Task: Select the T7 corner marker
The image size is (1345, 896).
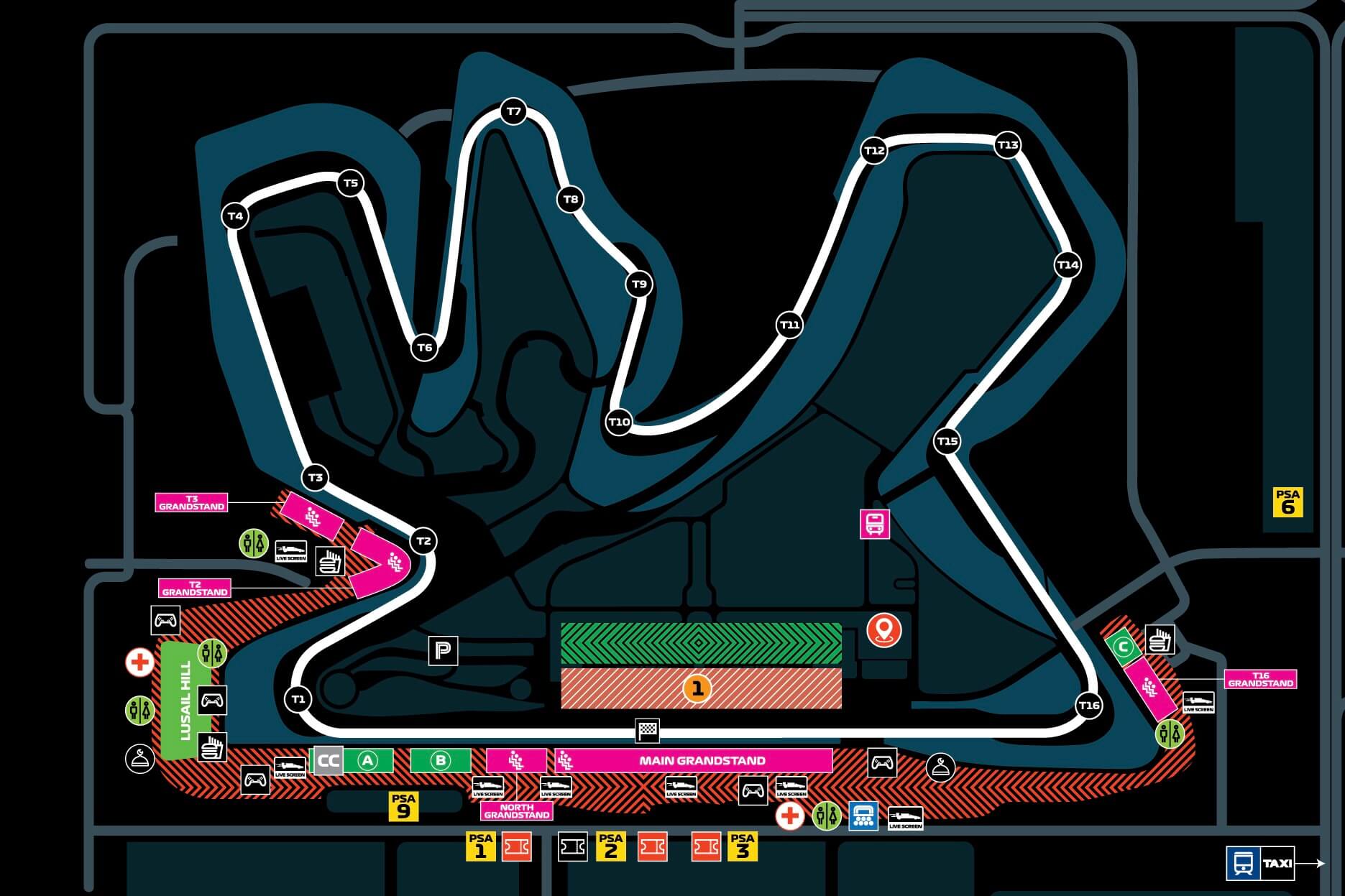Action: (x=513, y=111)
